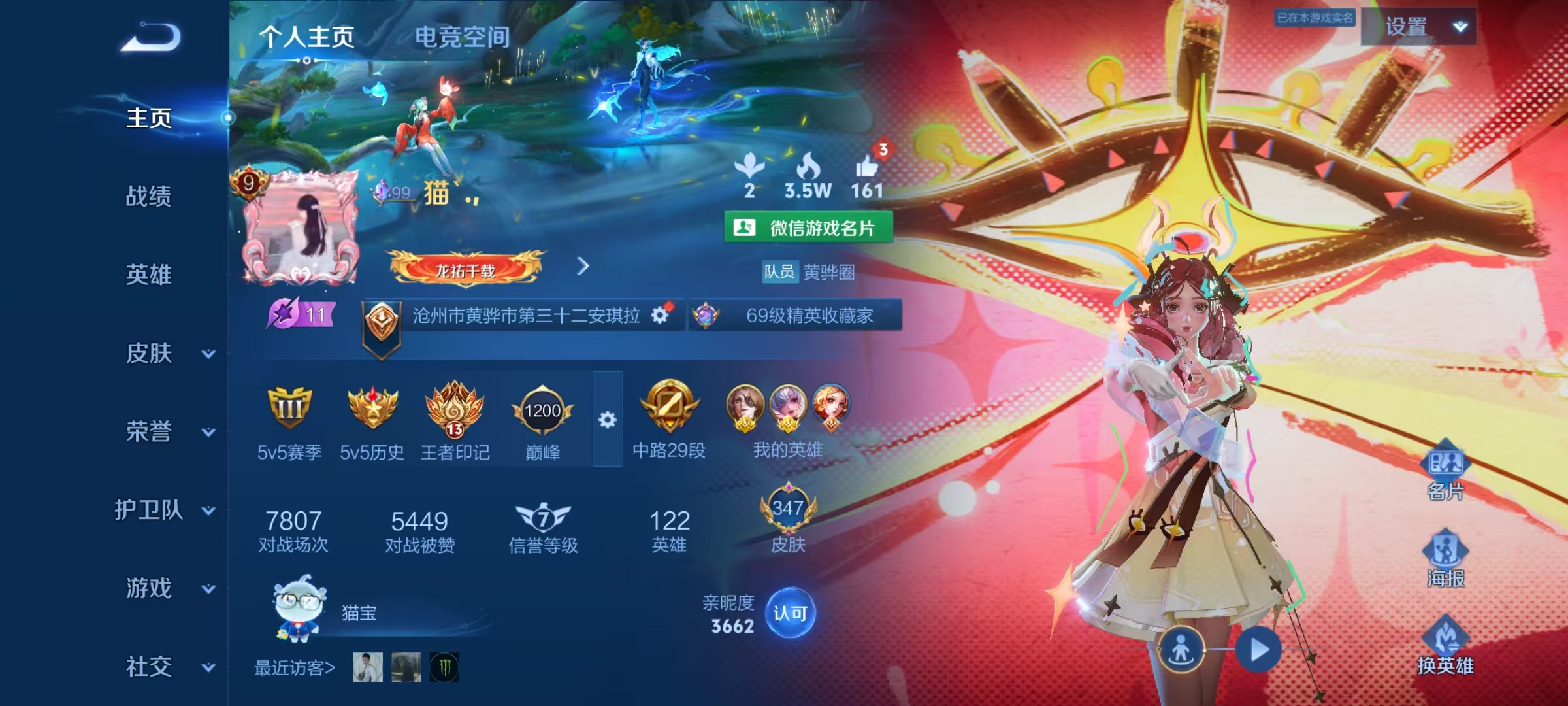Play the hero showcase animation

tap(1259, 650)
